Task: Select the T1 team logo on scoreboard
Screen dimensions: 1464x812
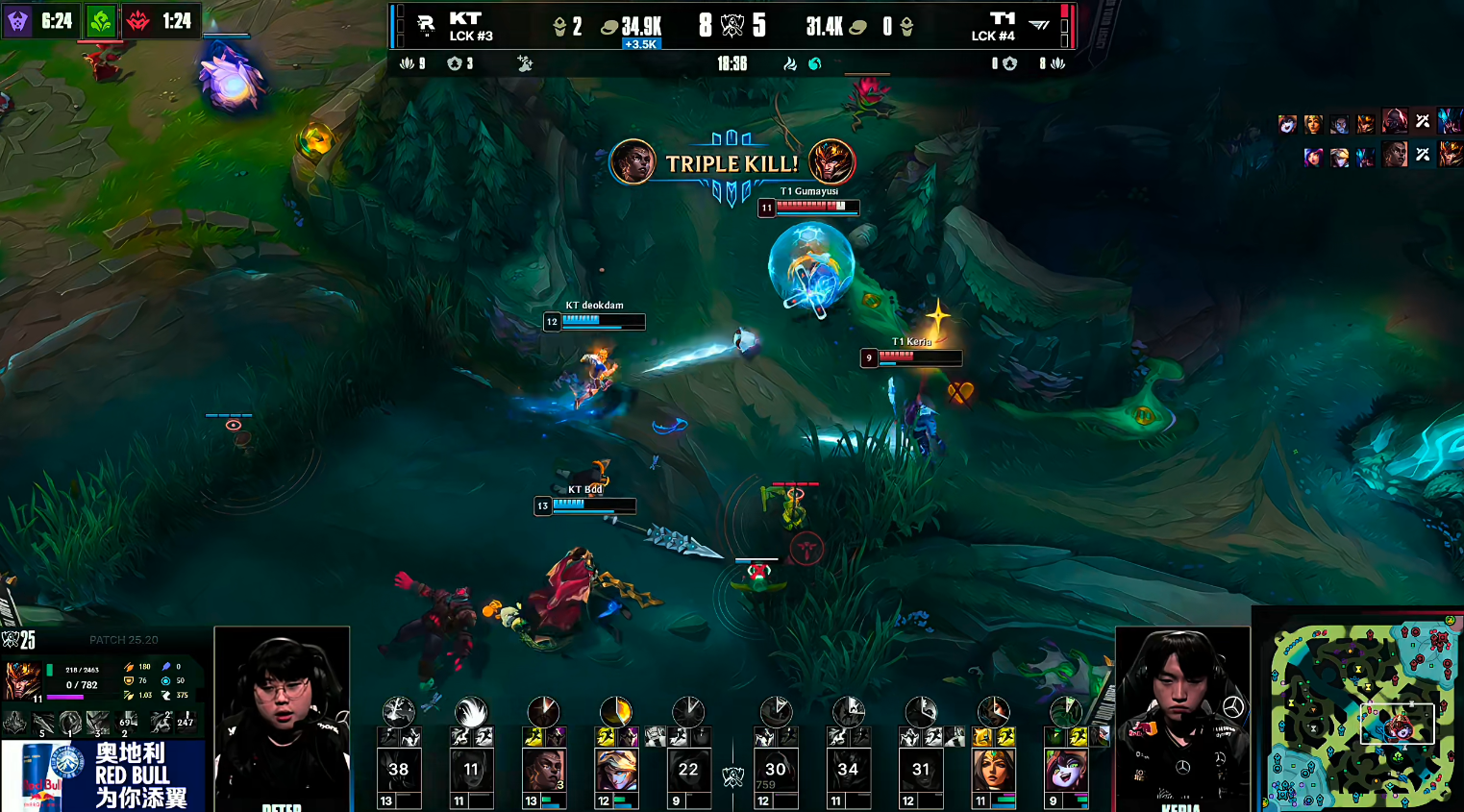Action: (1039, 25)
